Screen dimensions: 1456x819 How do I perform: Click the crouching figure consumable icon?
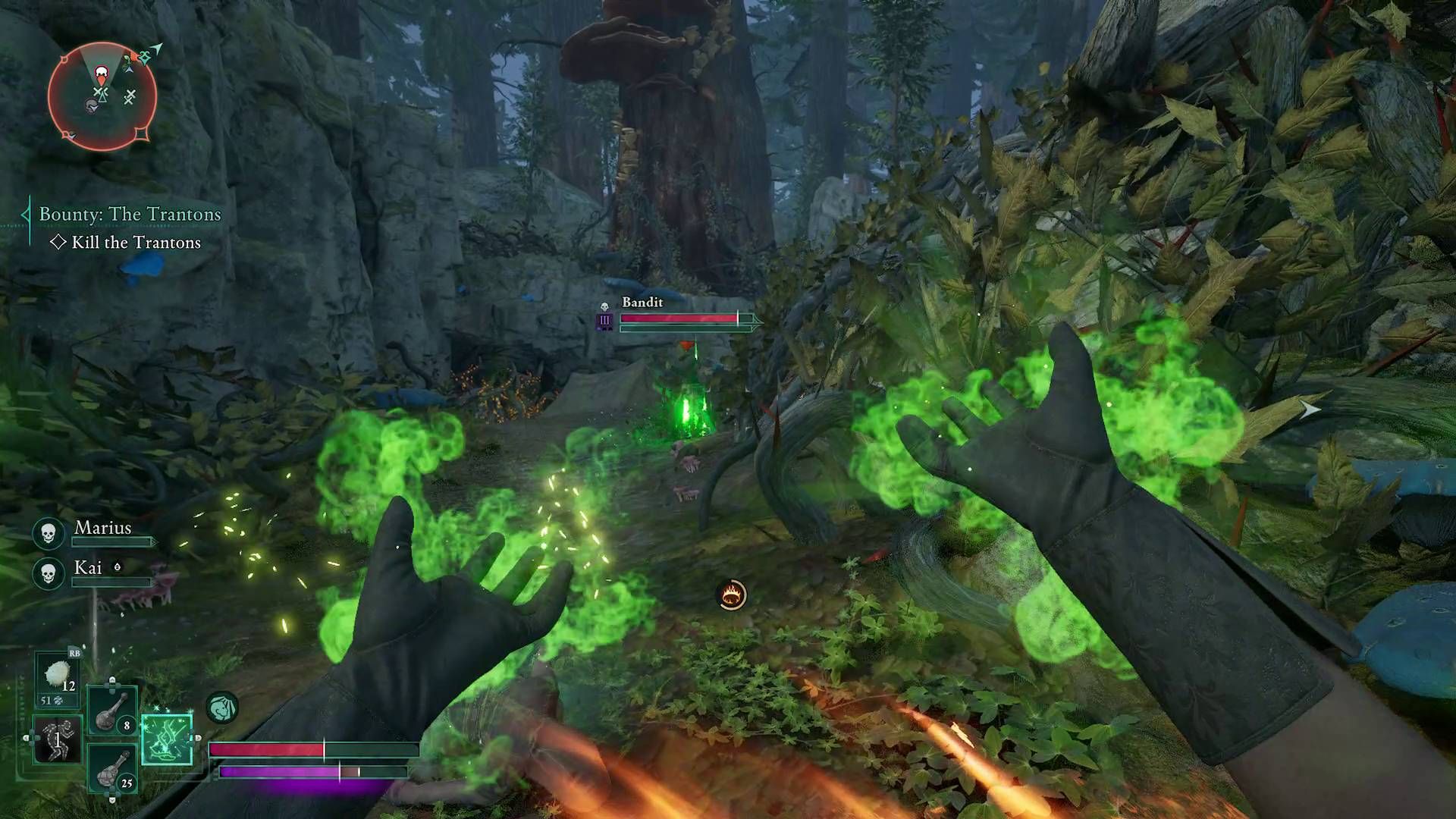(57, 739)
